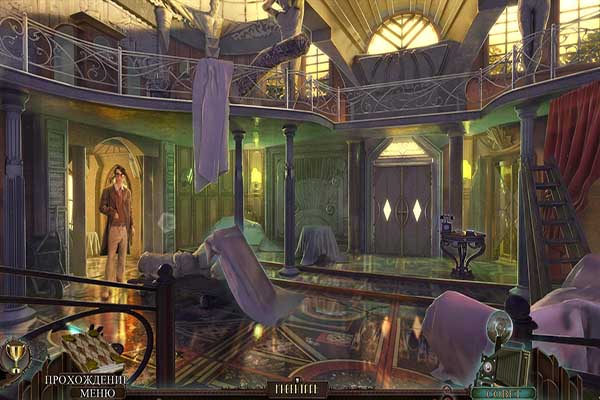Open the Прохождение walkthrough guide
Viewport: 600px width, 400px height.
pyautogui.click(x=83, y=379)
